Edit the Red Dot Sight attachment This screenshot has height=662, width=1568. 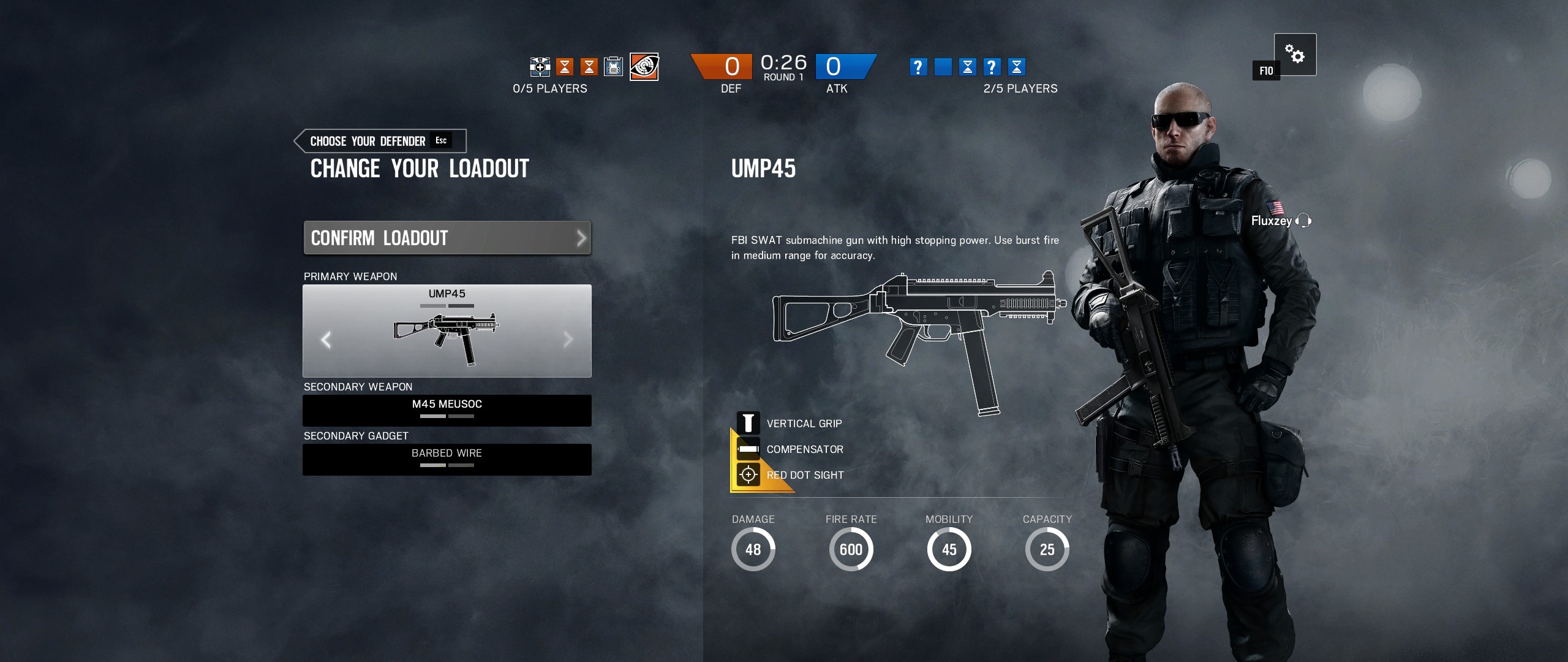pyautogui.click(x=748, y=474)
